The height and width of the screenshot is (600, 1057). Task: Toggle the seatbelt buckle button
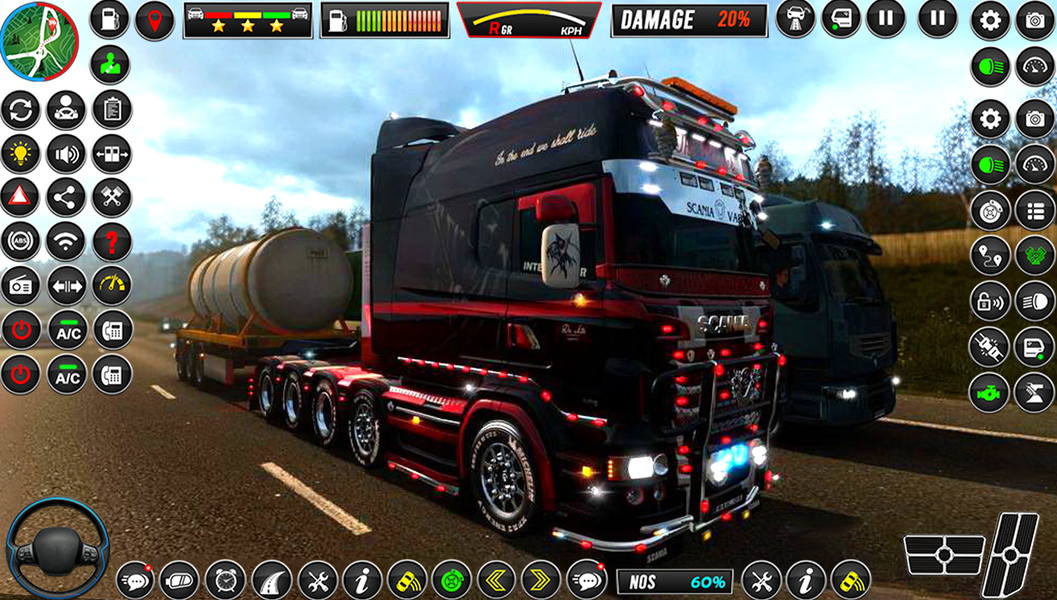pyautogui.click(x=990, y=347)
